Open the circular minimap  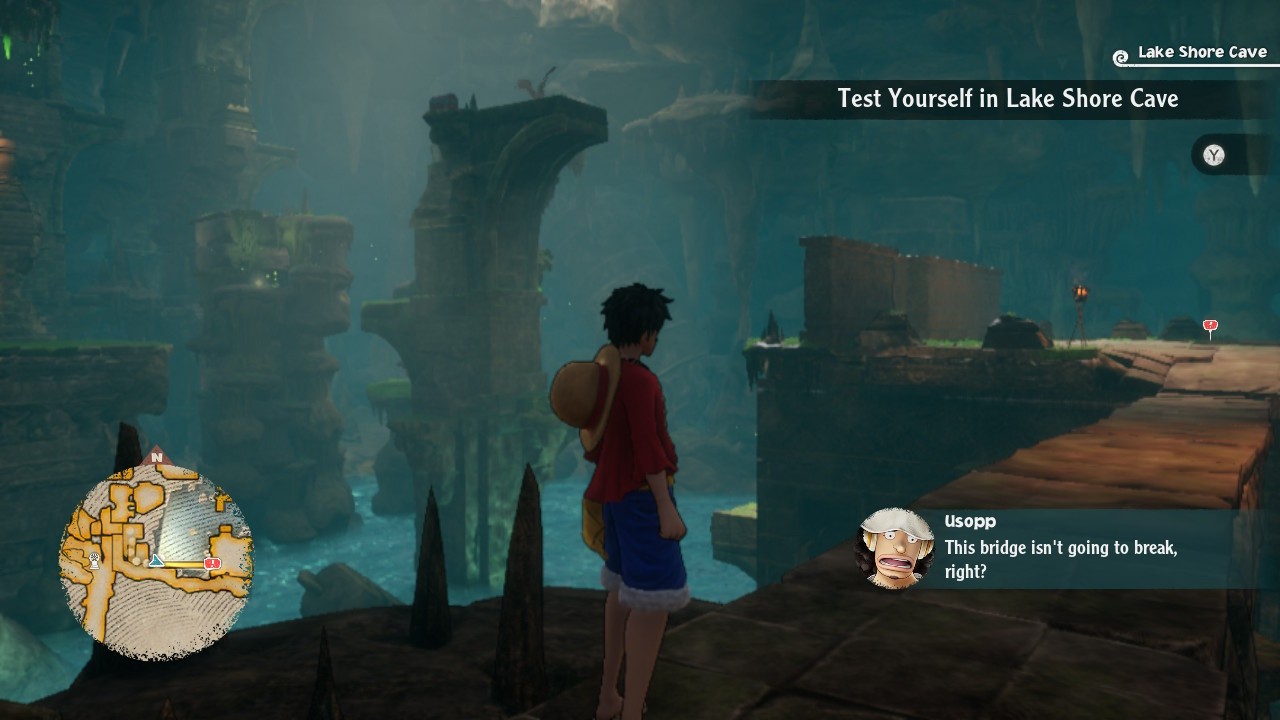coord(156,559)
